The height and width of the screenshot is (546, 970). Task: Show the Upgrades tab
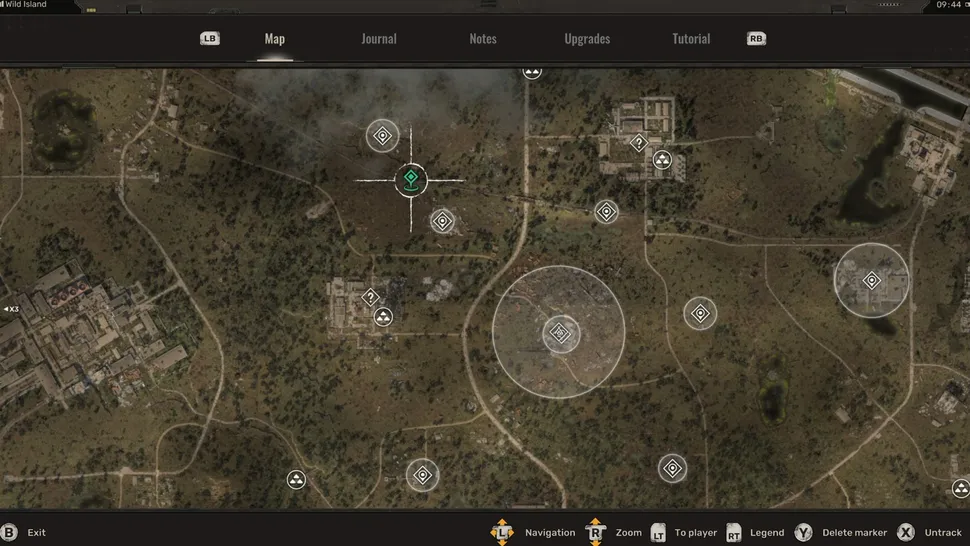tap(587, 39)
